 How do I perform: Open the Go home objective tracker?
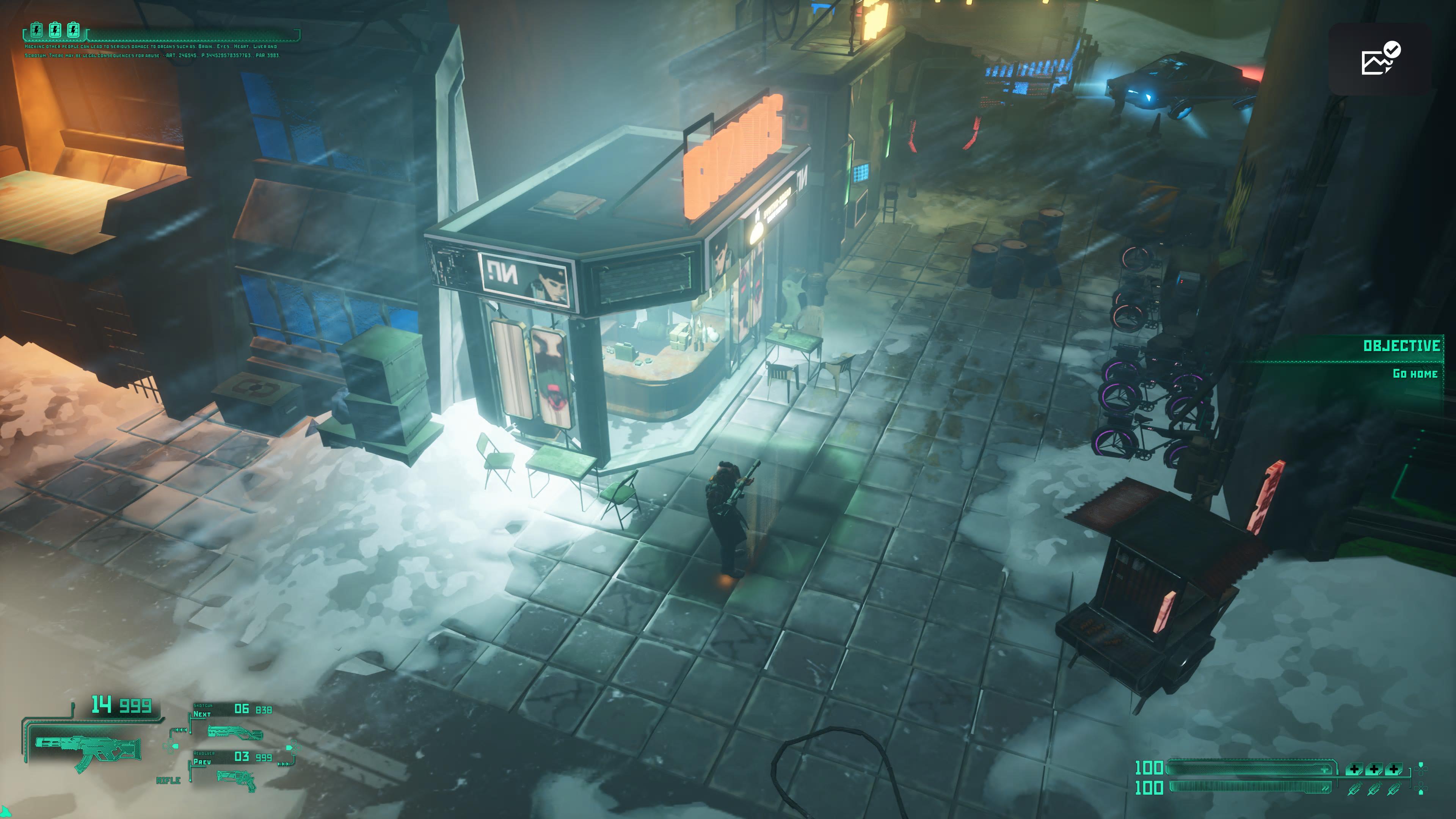click(x=1414, y=373)
